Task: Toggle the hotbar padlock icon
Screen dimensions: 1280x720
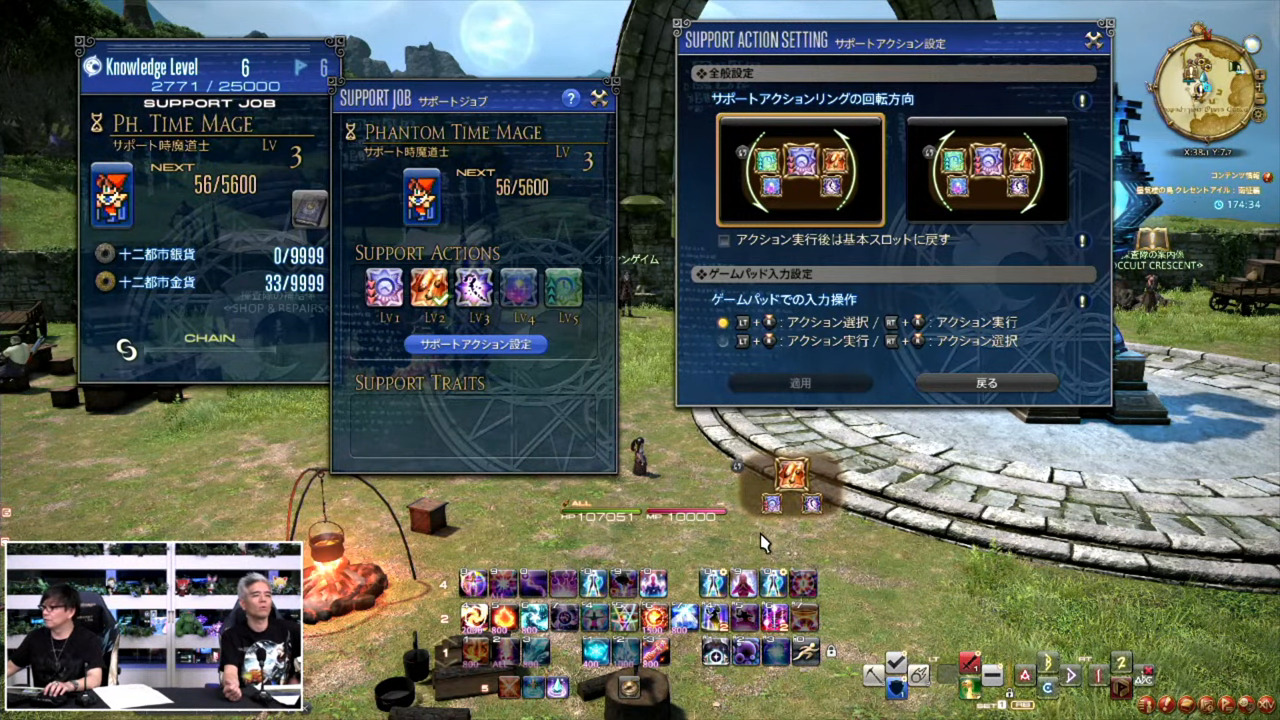Action: (830, 652)
